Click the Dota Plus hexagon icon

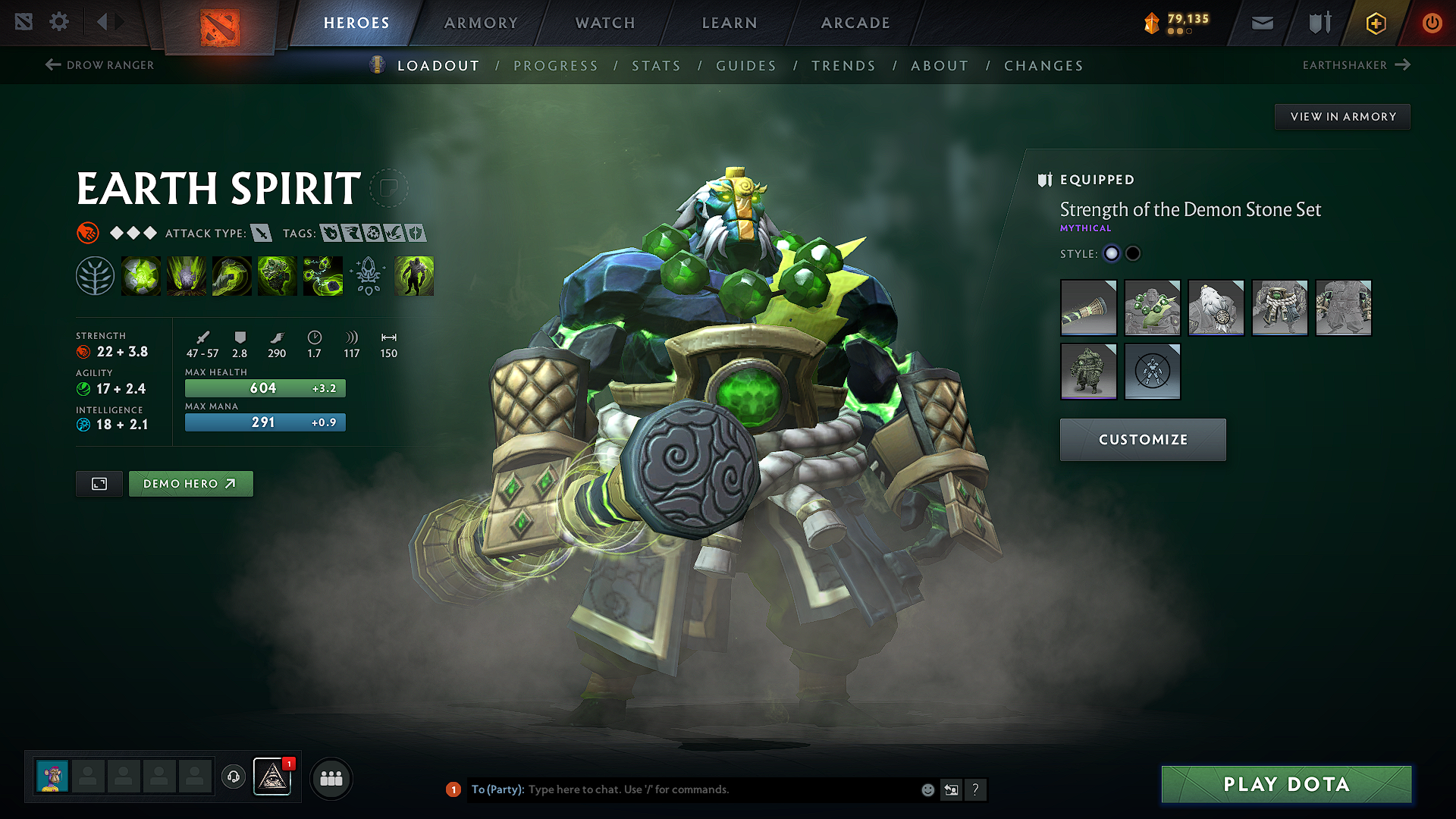coord(1375,24)
